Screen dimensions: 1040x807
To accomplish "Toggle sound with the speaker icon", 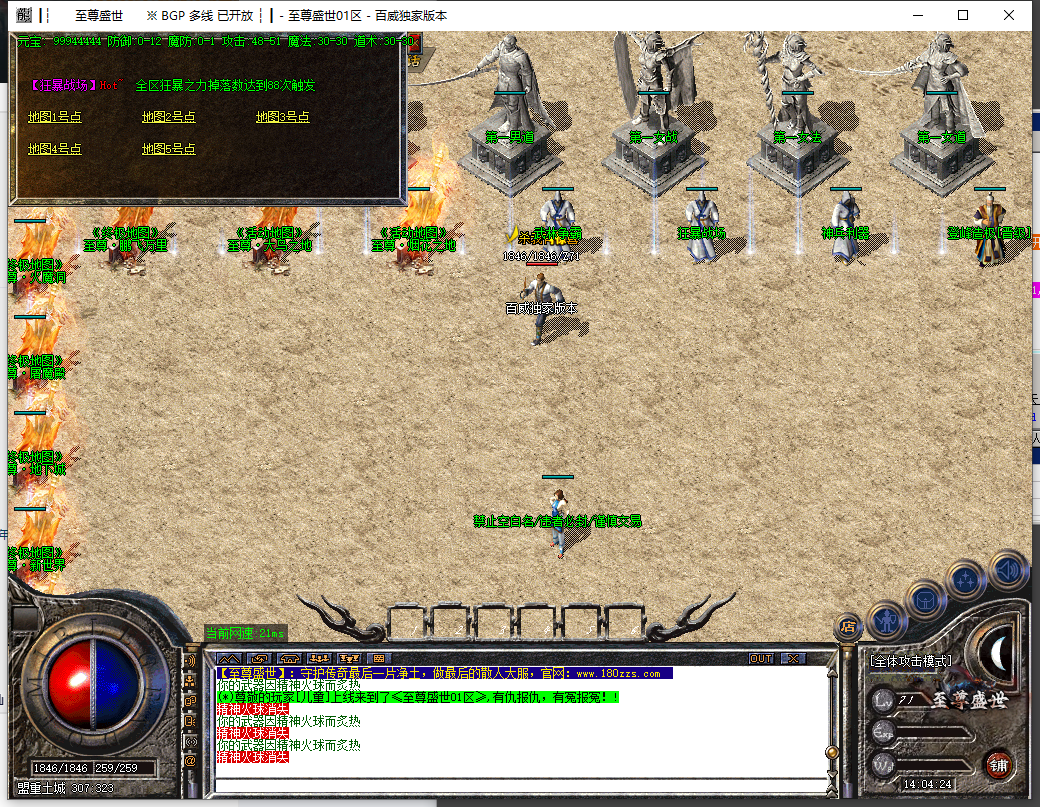I will (1008, 569).
